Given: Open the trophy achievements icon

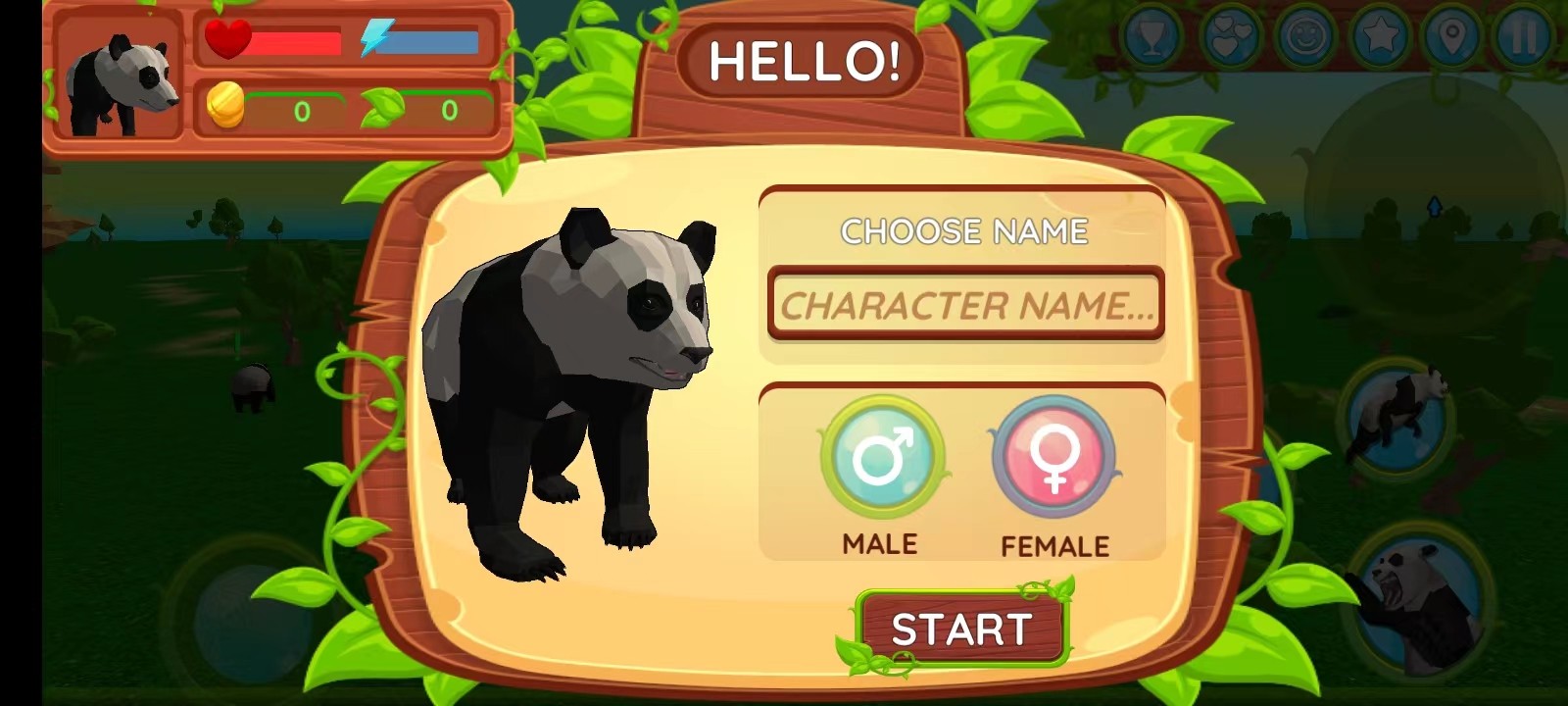Looking at the screenshot, I should pos(1152,37).
